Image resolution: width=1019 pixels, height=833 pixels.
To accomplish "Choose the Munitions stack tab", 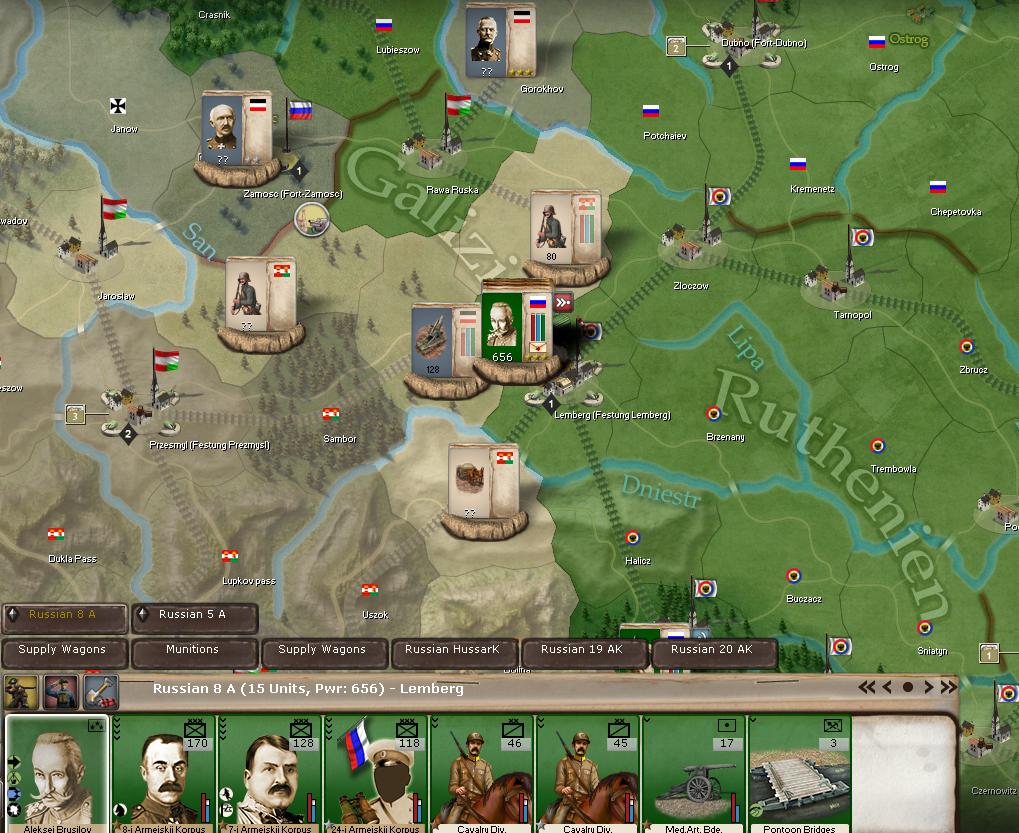I will pos(193,650).
